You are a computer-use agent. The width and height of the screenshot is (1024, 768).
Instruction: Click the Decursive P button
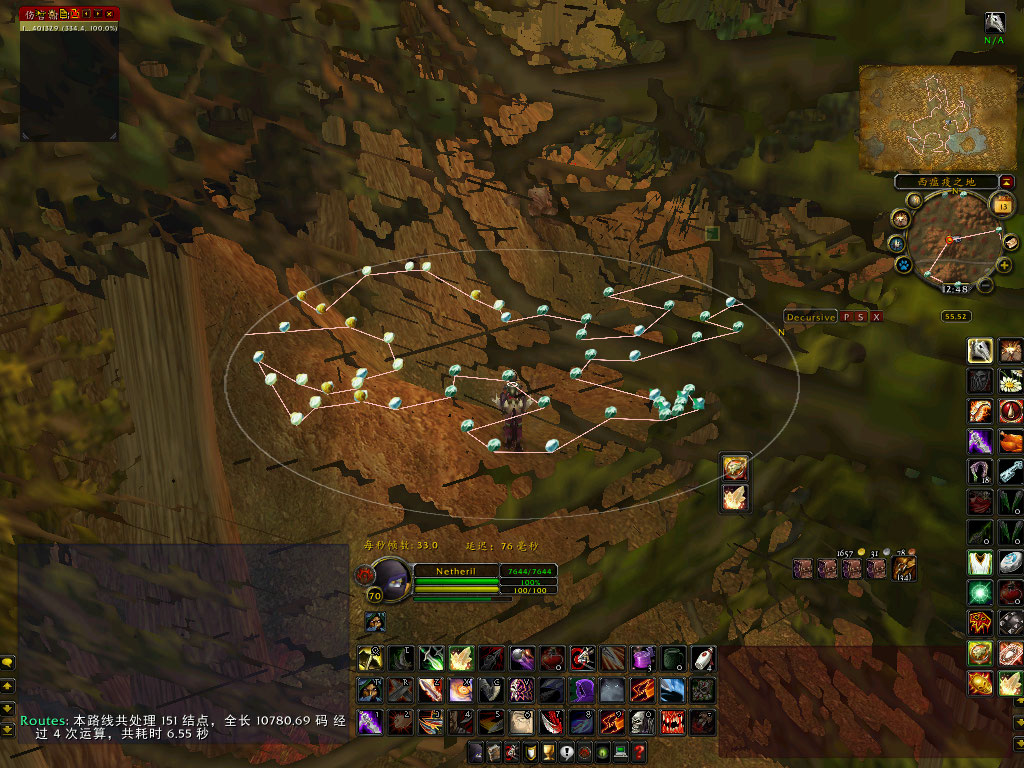[x=845, y=317]
